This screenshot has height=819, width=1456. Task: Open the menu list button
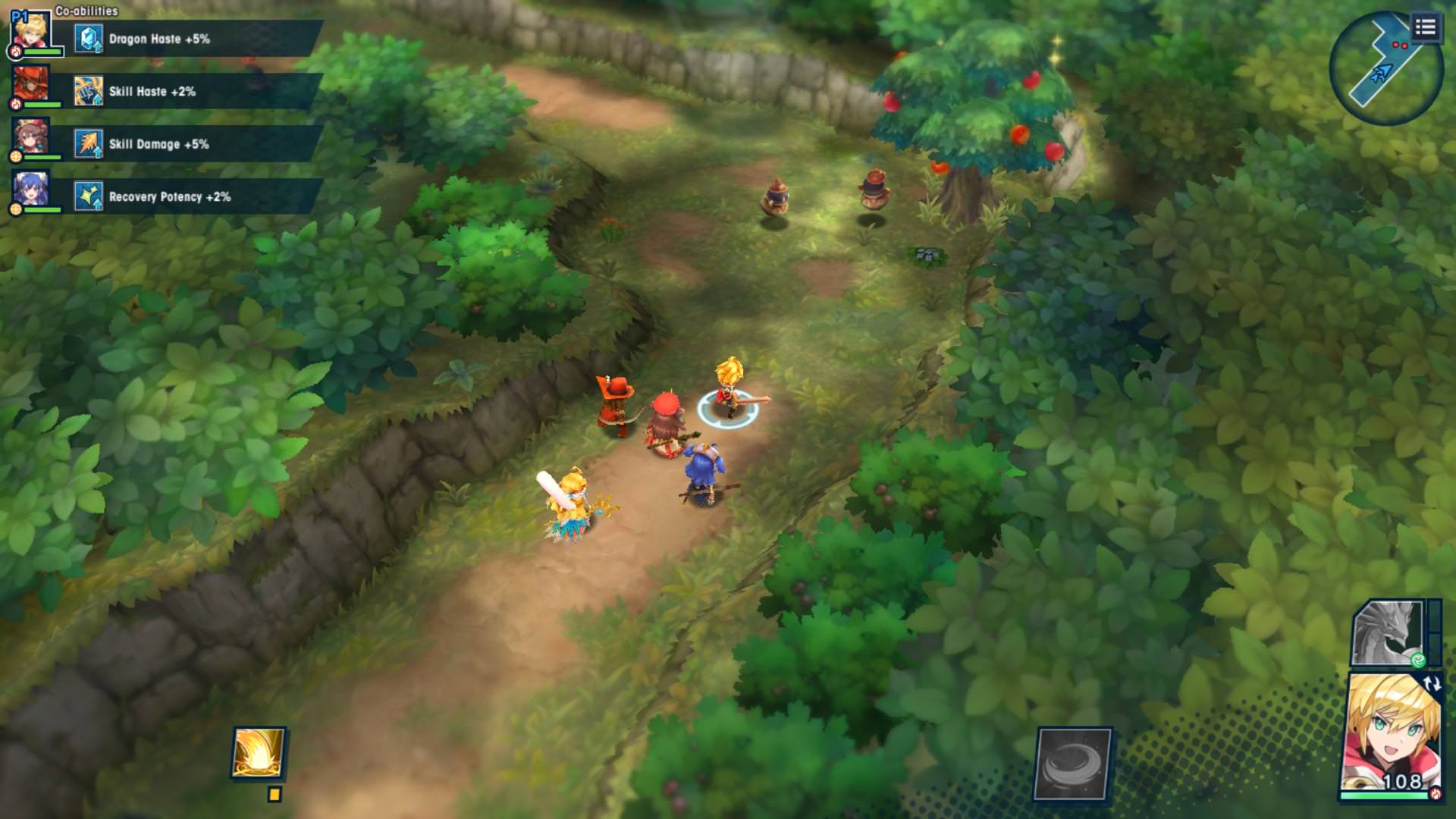tap(1425, 29)
